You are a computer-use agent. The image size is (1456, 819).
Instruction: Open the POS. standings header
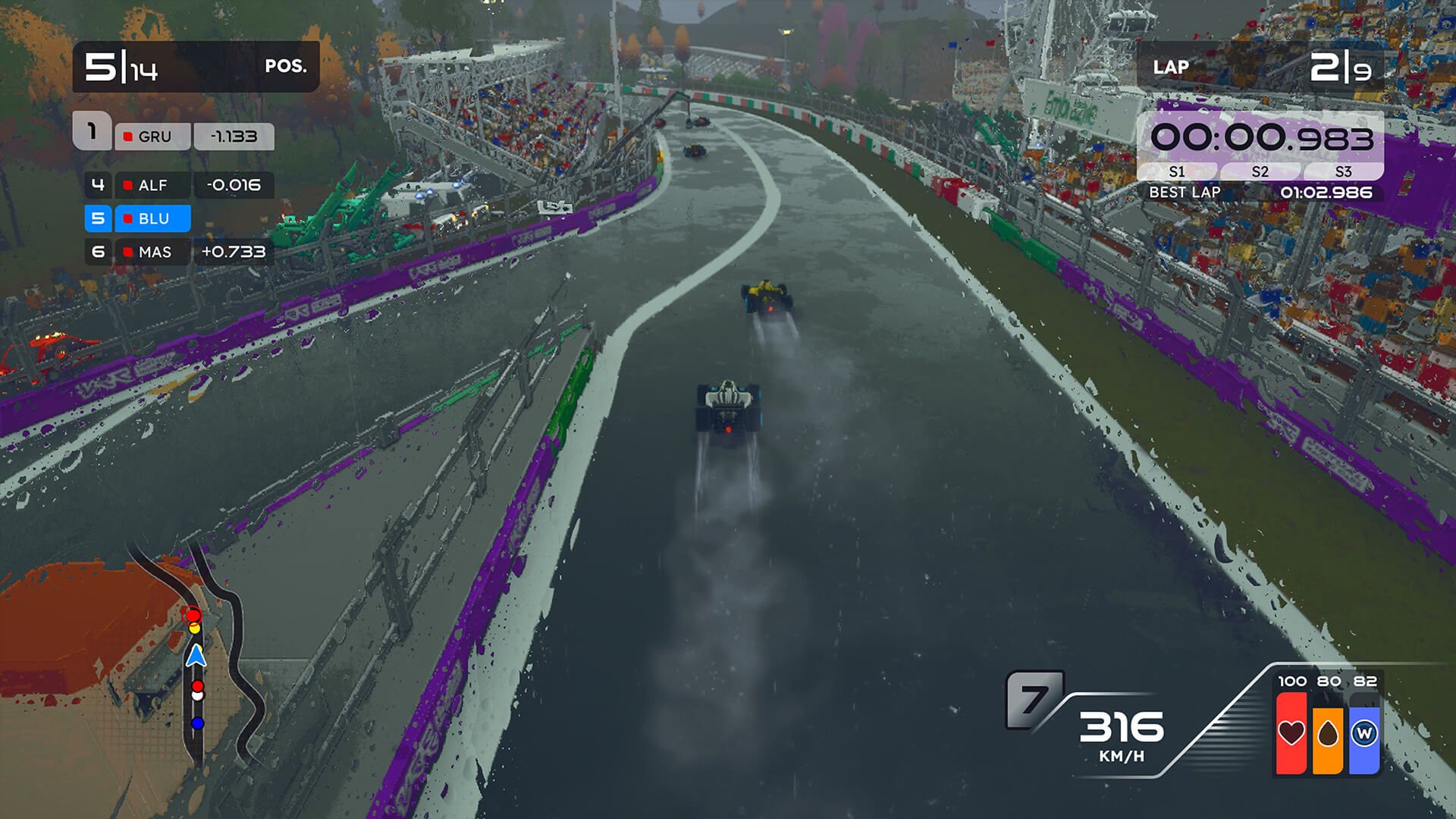pyautogui.click(x=287, y=67)
